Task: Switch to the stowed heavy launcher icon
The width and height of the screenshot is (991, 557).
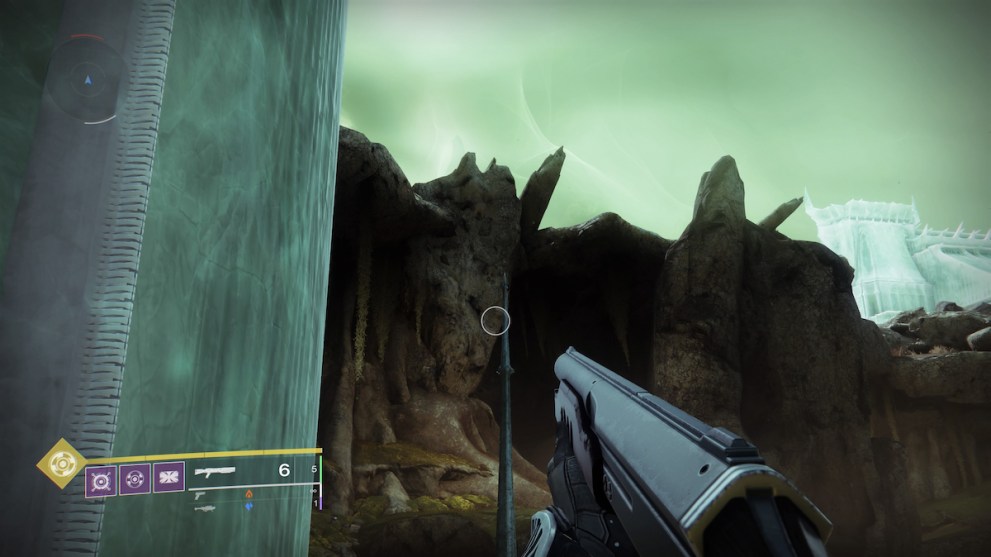Action: point(205,508)
